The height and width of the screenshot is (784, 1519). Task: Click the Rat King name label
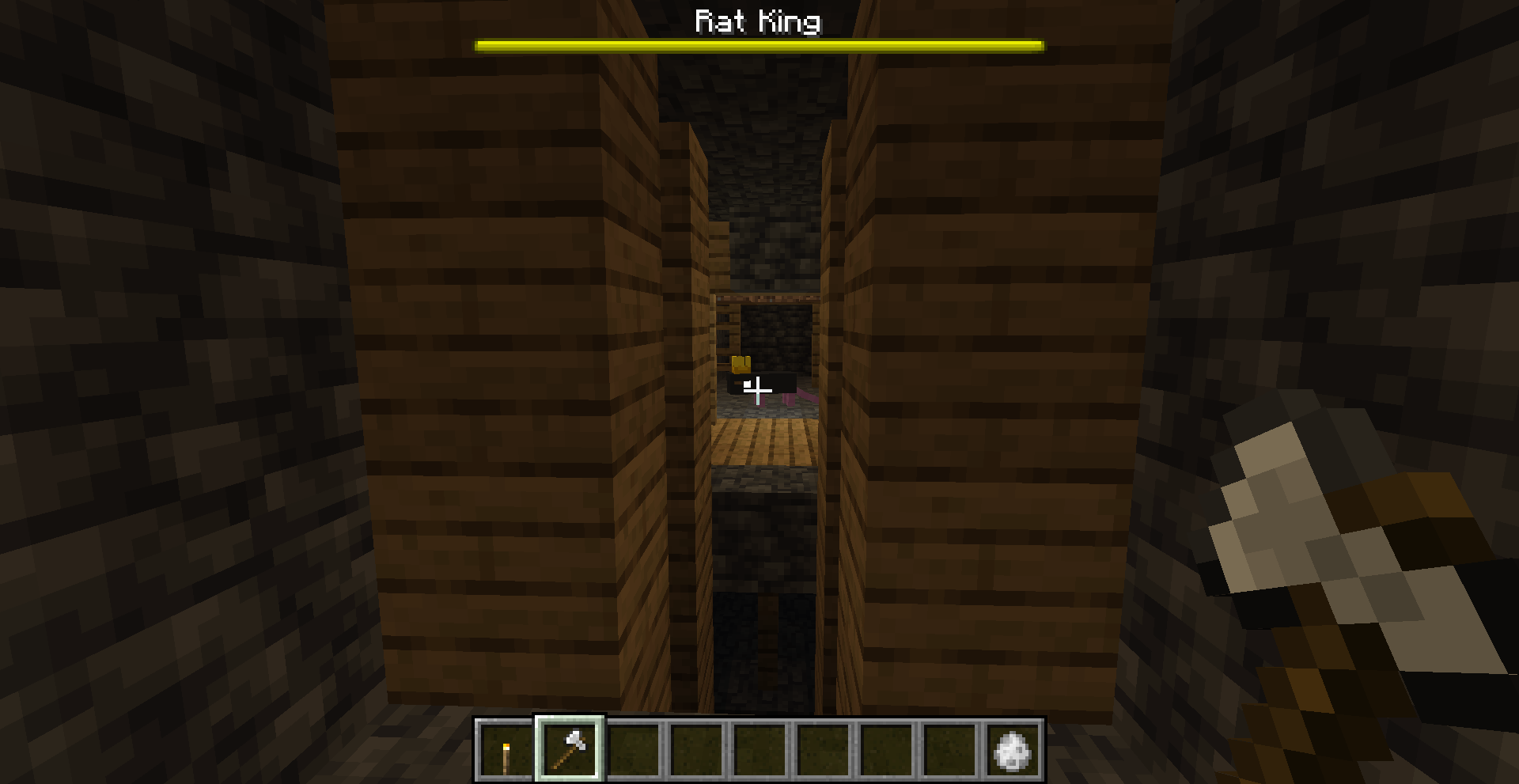click(757, 21)
